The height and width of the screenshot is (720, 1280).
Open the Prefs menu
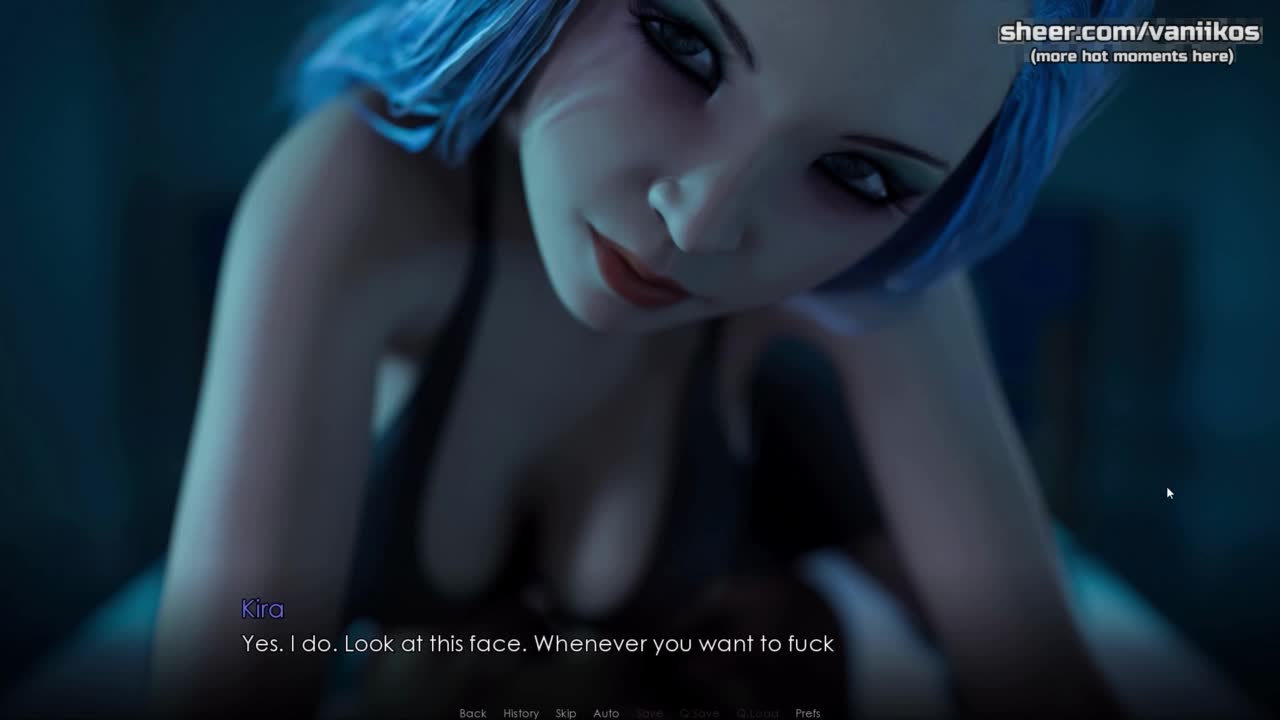tap(808, 713)
